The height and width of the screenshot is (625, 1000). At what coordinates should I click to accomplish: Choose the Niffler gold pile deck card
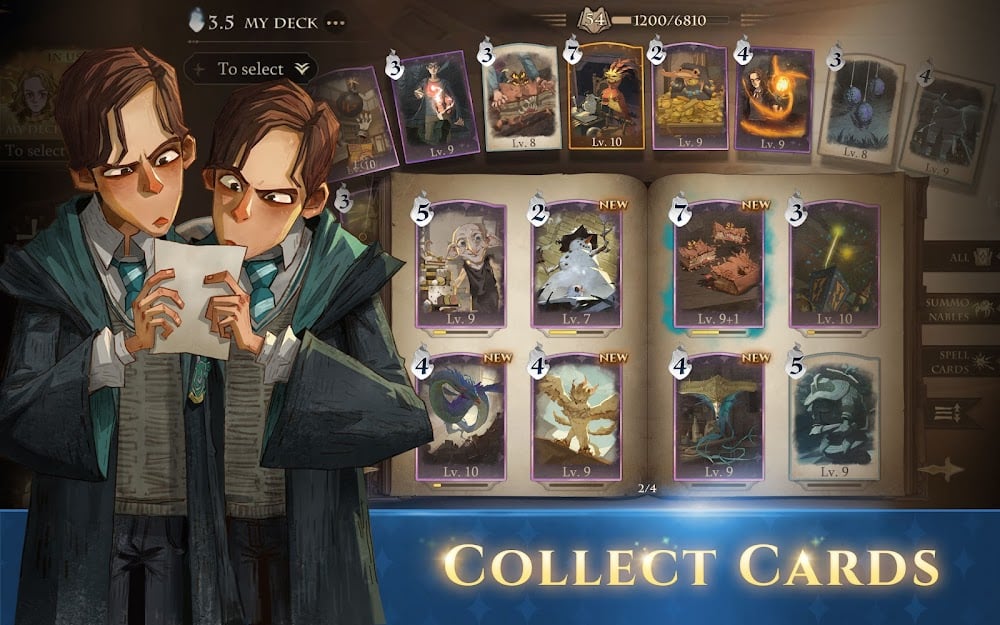689,98
